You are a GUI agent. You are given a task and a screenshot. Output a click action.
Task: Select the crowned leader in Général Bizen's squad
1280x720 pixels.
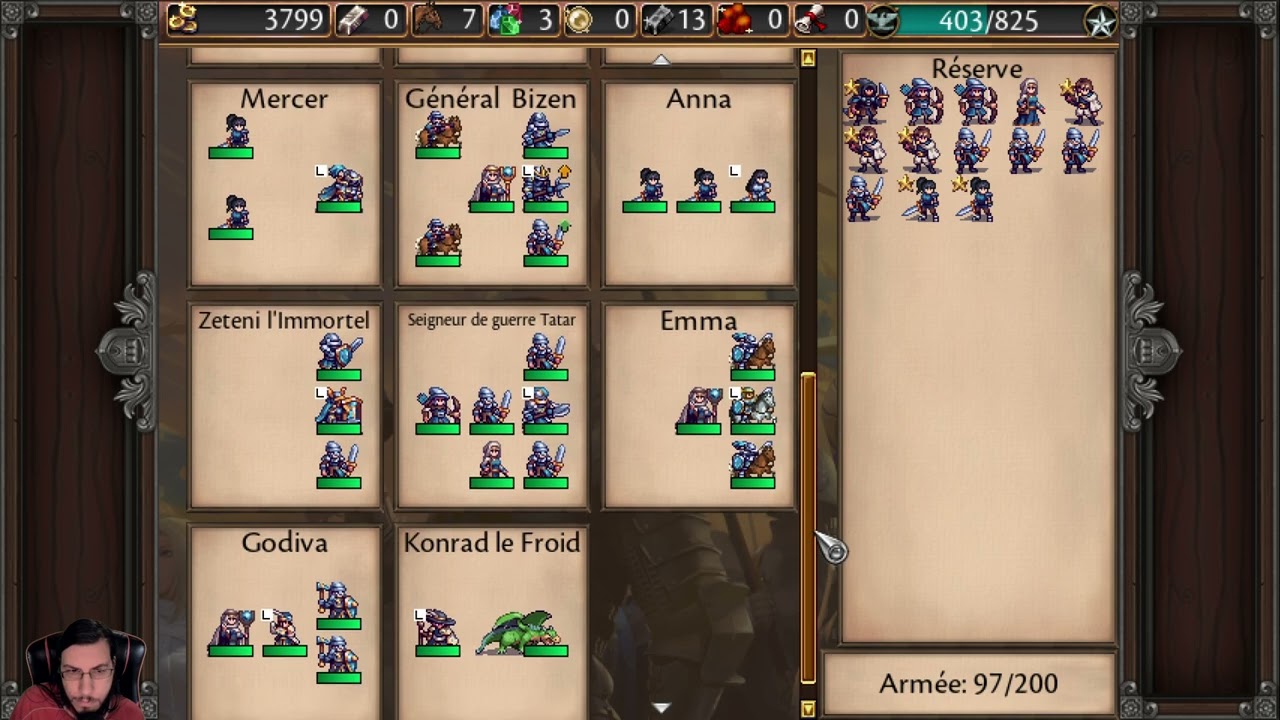545,185
